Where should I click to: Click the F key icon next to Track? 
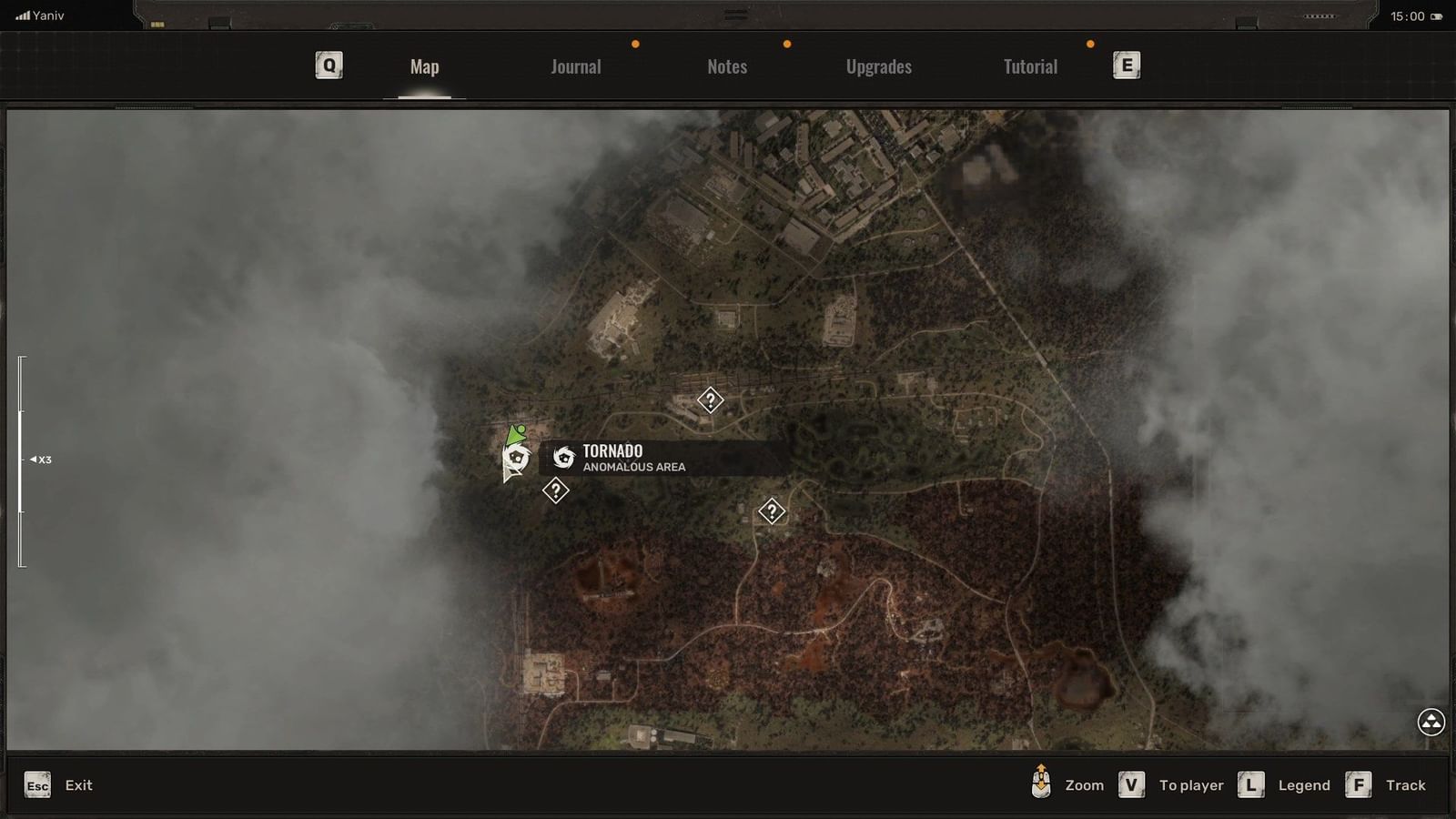click(1360, 784)
